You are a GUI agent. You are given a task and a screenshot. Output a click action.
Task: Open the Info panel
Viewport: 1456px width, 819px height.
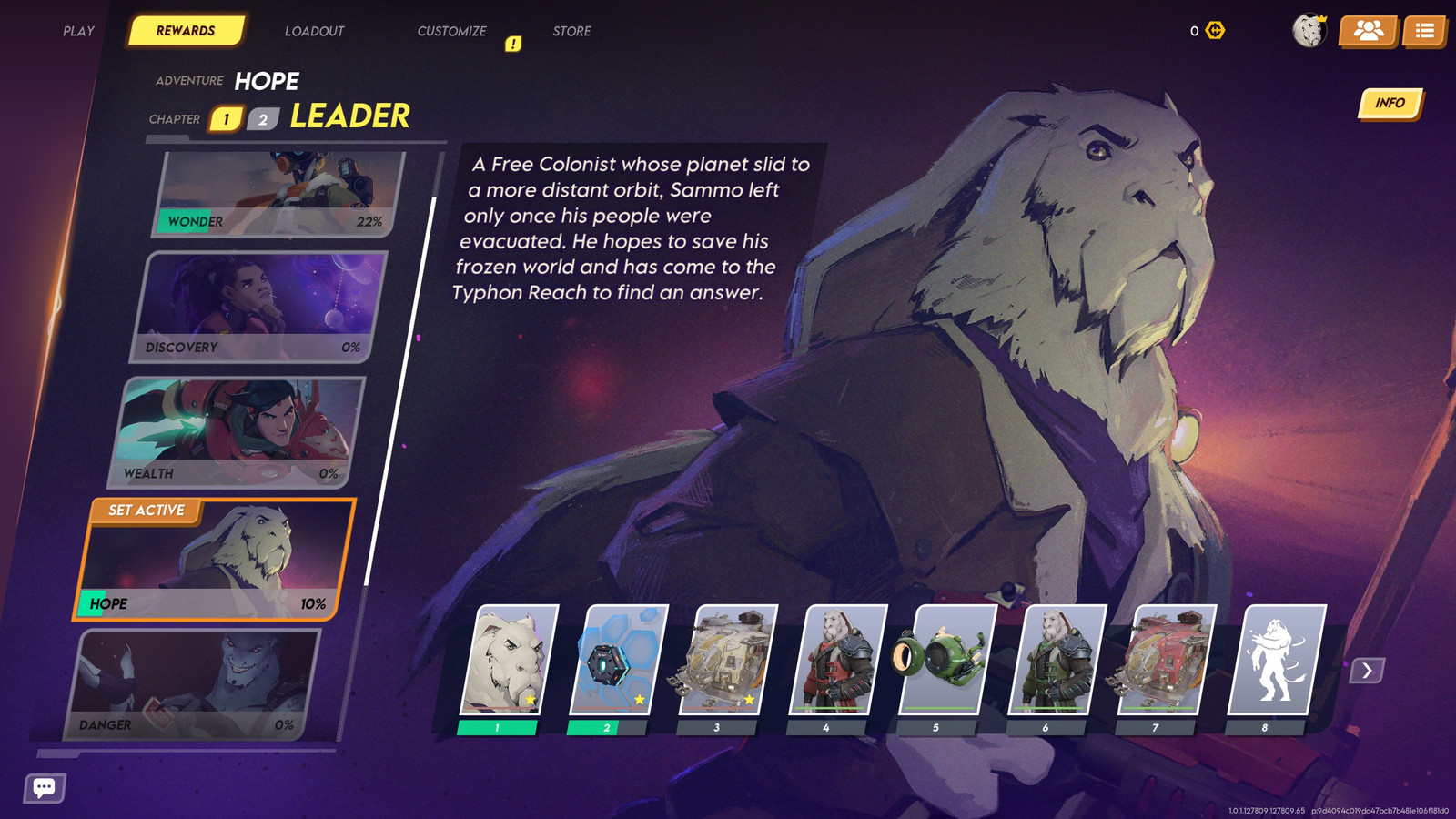coord(1390,104)
